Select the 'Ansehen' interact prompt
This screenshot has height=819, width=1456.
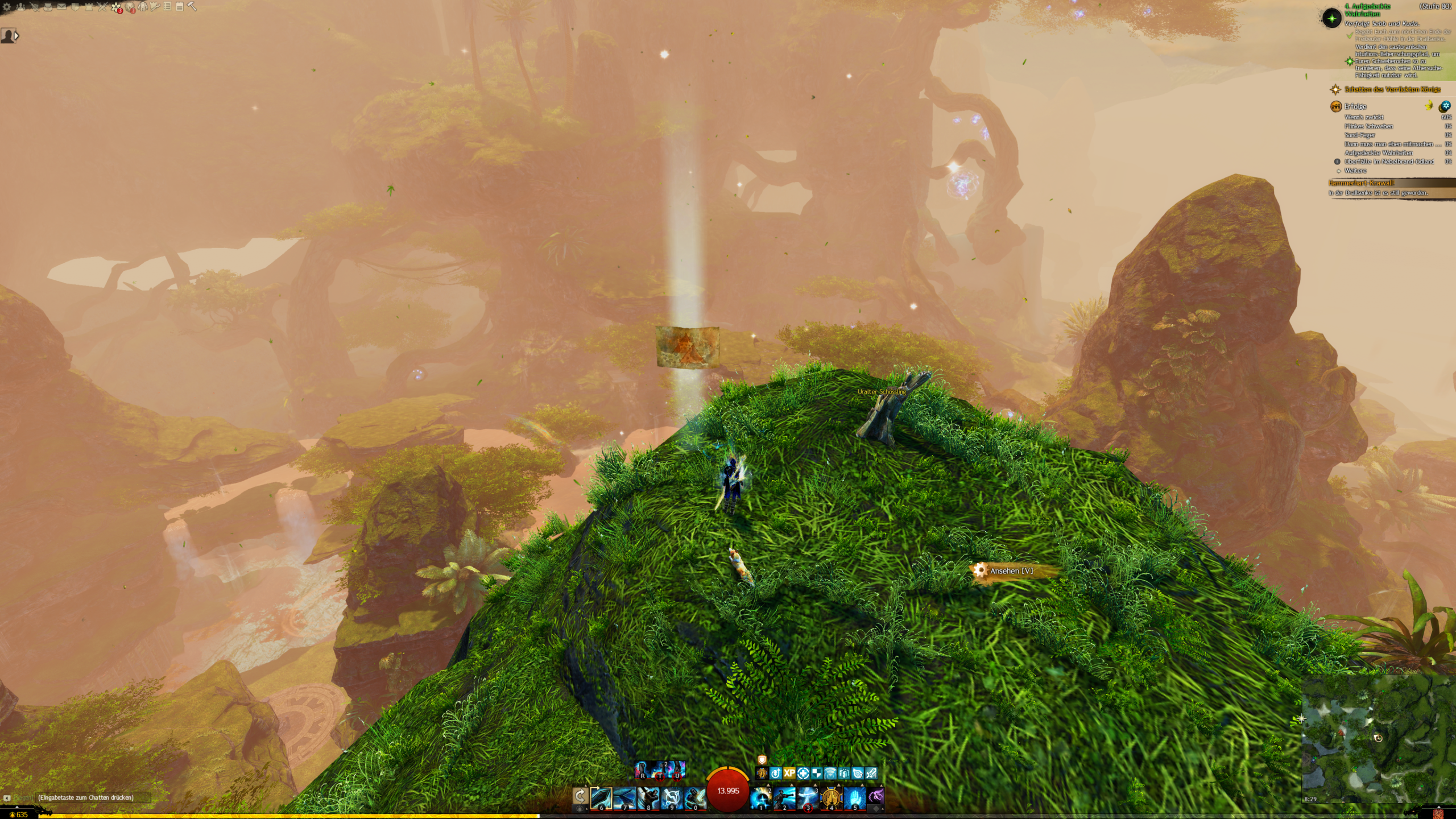tap(1011, 570)
